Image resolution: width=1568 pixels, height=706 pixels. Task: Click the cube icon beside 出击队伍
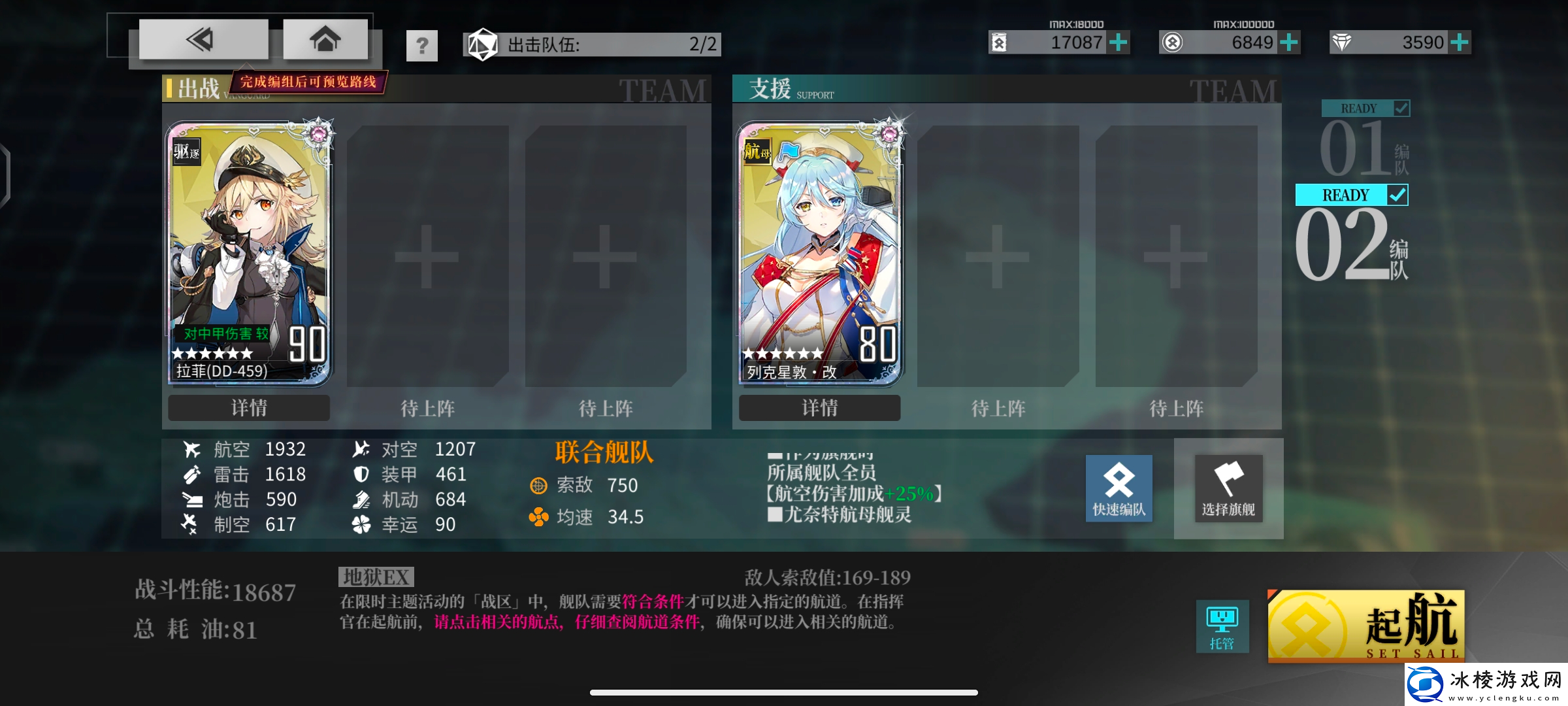482,44
